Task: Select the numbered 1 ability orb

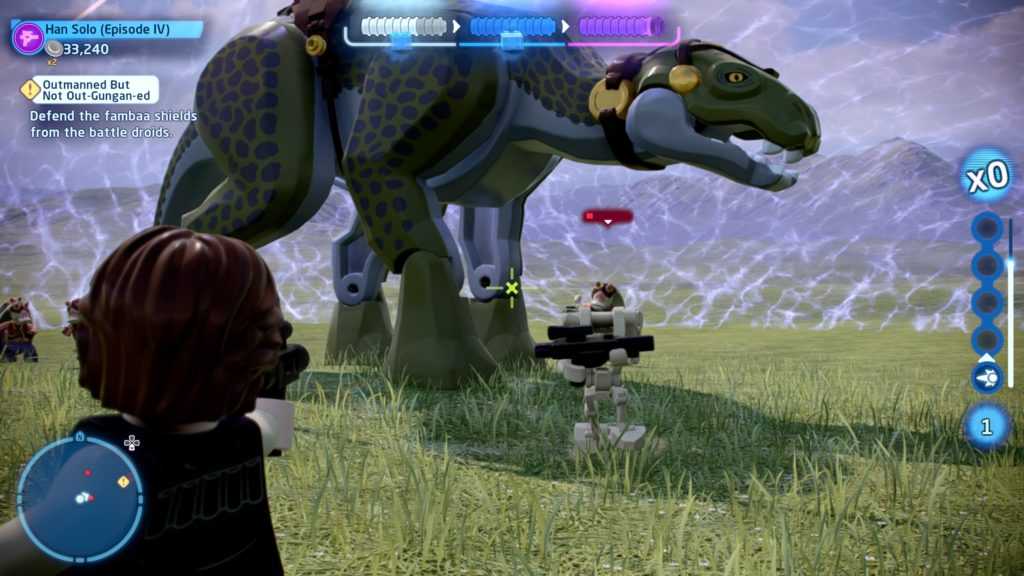Action: [986, 427]
